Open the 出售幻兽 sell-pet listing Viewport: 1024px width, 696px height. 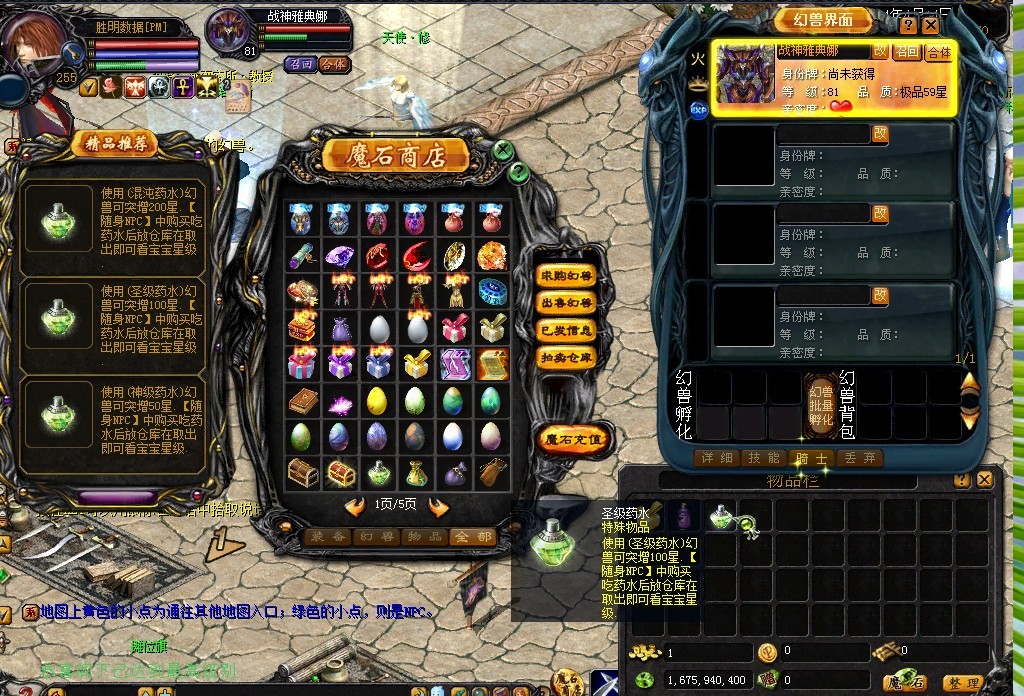[566, 302]
